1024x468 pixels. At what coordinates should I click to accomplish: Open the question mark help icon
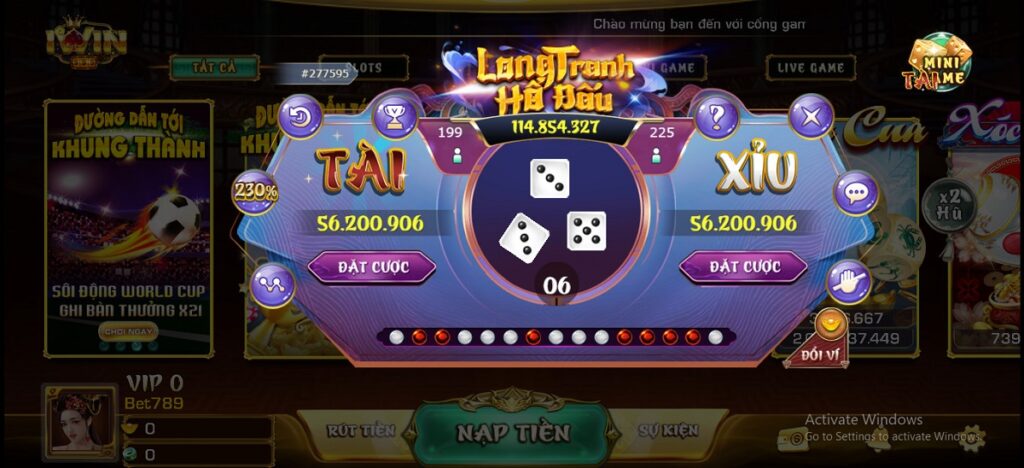(715, 117)
